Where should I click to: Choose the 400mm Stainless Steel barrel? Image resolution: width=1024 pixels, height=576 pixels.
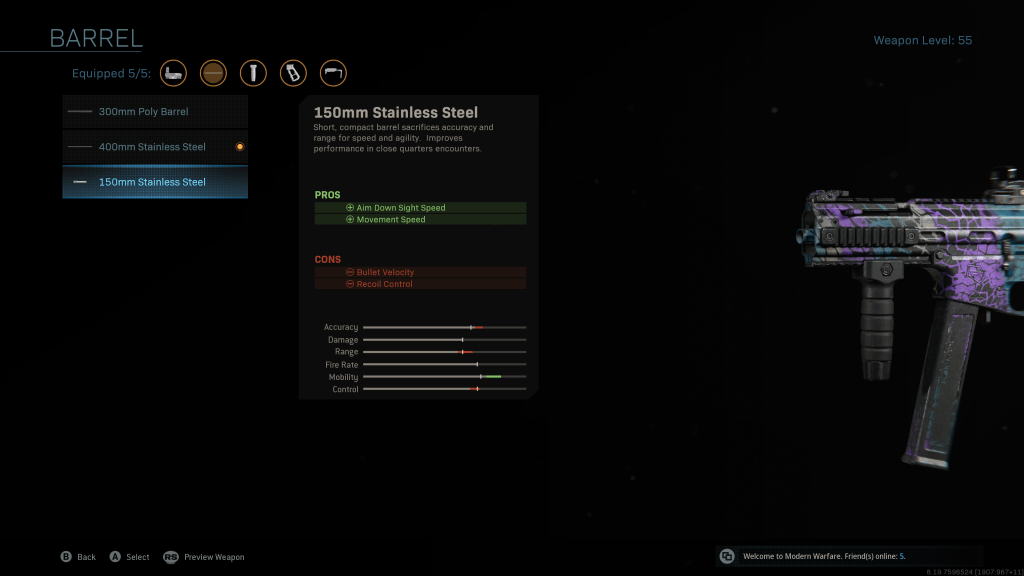pyautogui.click(x=155, y=147)
